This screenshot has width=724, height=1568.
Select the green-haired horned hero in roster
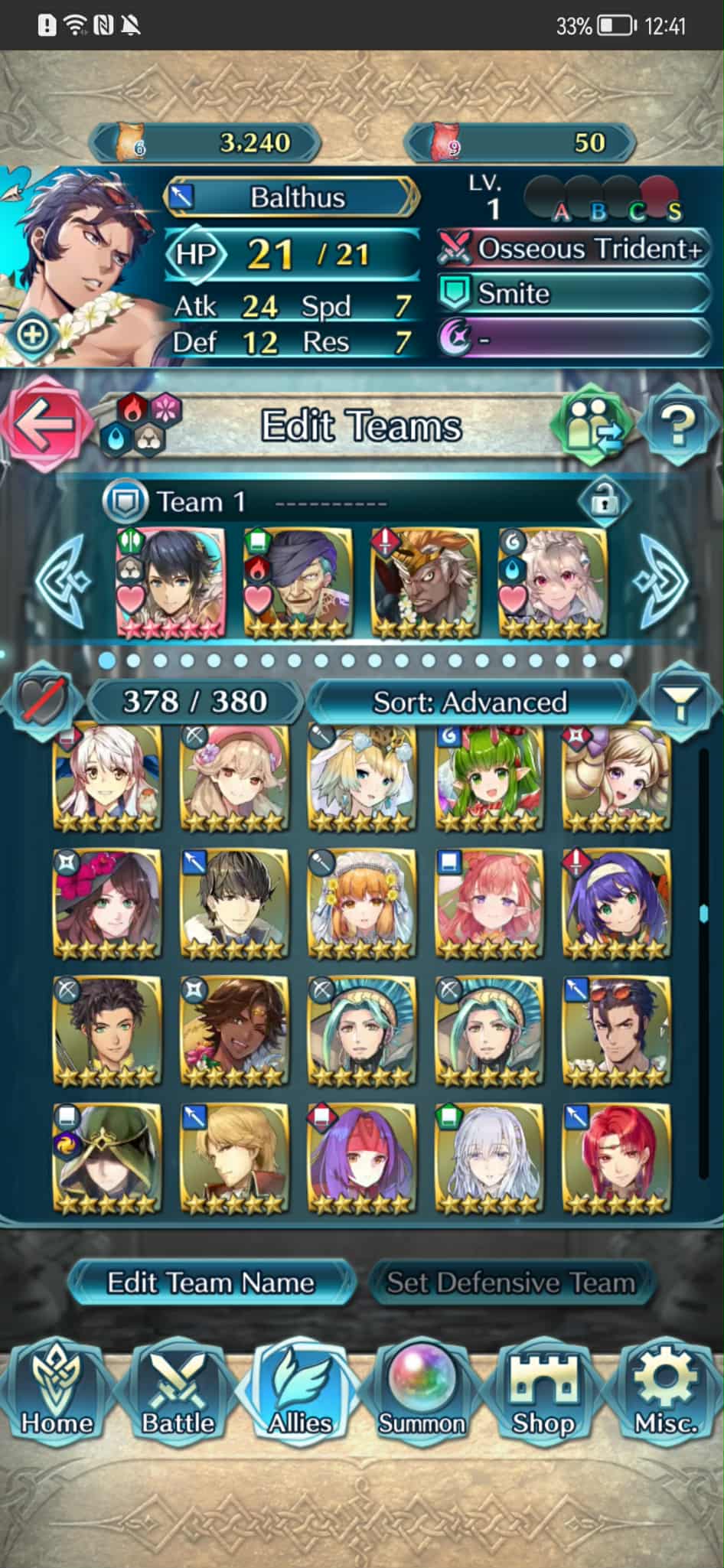pyautogui.click(x=489, y=777)
